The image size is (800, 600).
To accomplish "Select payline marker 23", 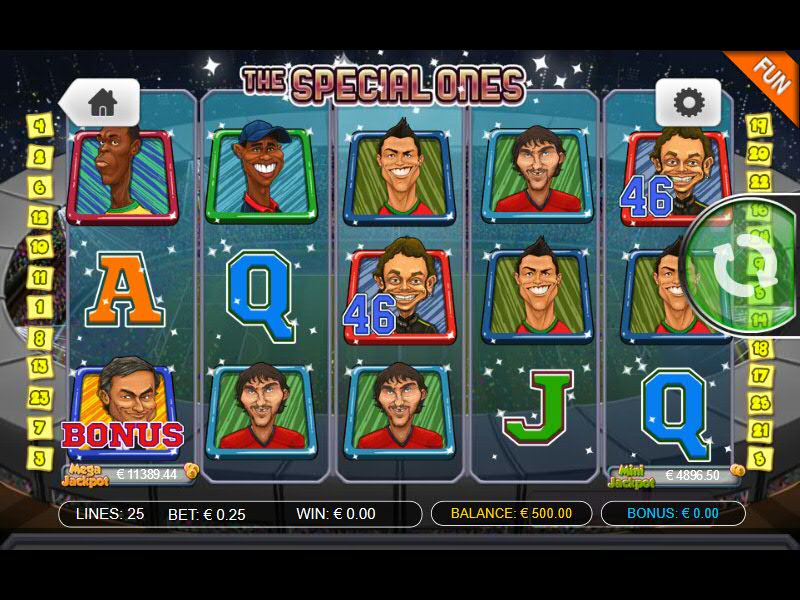I will coord(40,397).
